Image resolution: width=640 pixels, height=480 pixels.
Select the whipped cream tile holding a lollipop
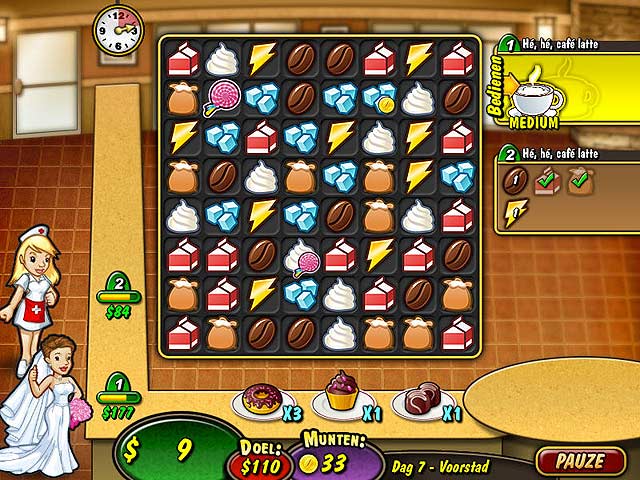[301, 256]
